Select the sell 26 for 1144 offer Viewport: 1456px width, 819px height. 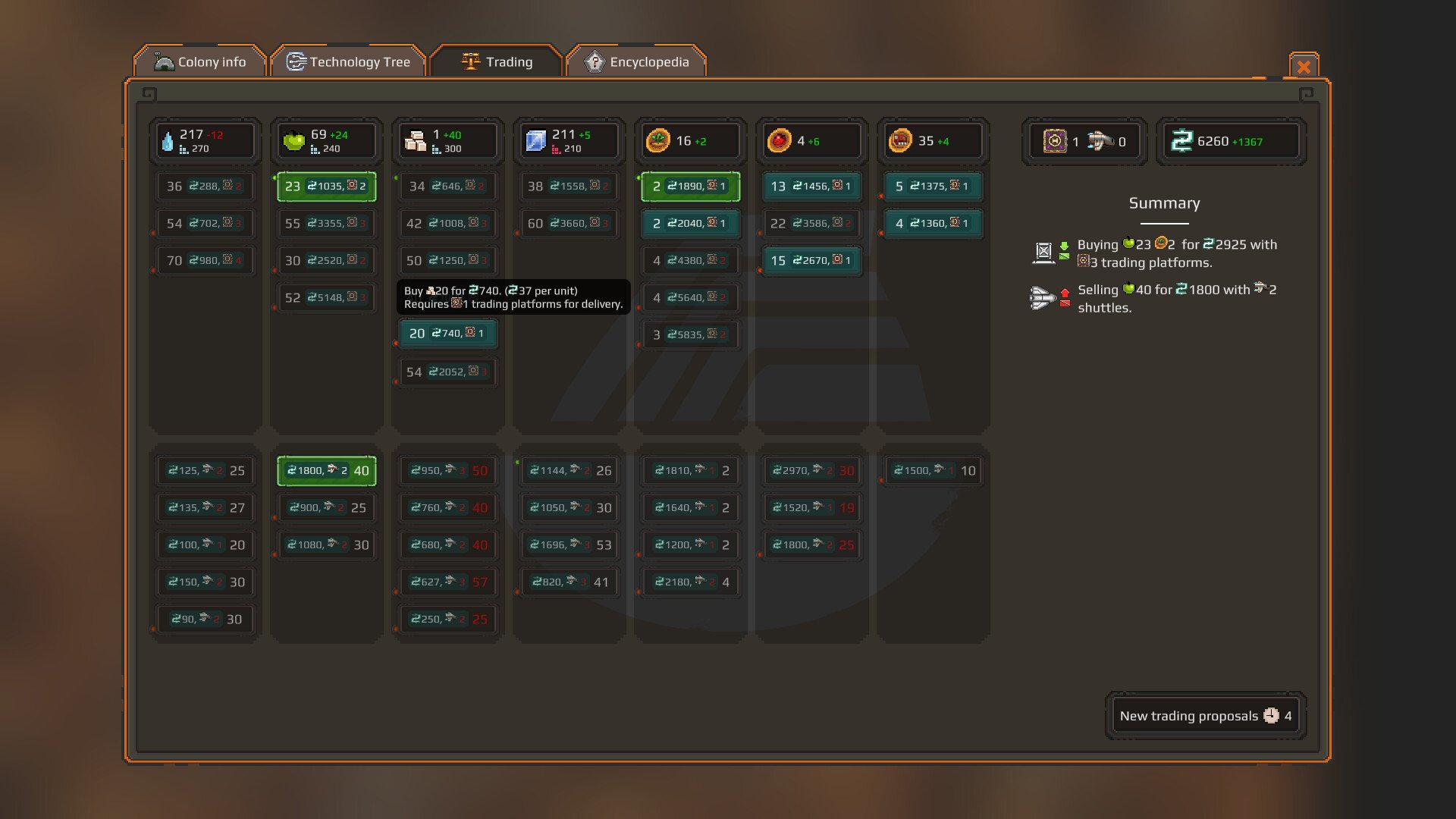tap(570, 471)
